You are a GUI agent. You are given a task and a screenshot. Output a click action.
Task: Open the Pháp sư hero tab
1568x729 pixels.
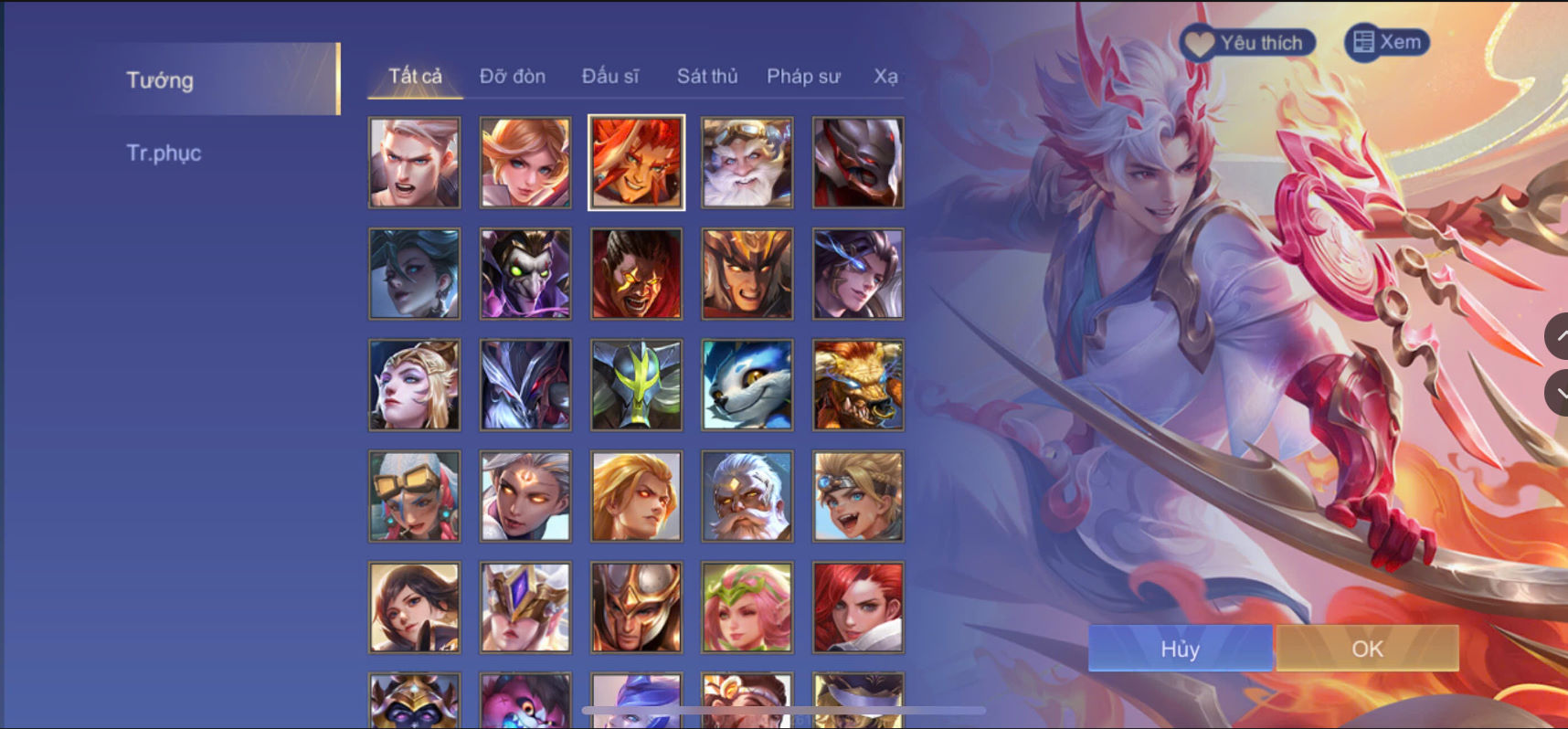point(804,77)
